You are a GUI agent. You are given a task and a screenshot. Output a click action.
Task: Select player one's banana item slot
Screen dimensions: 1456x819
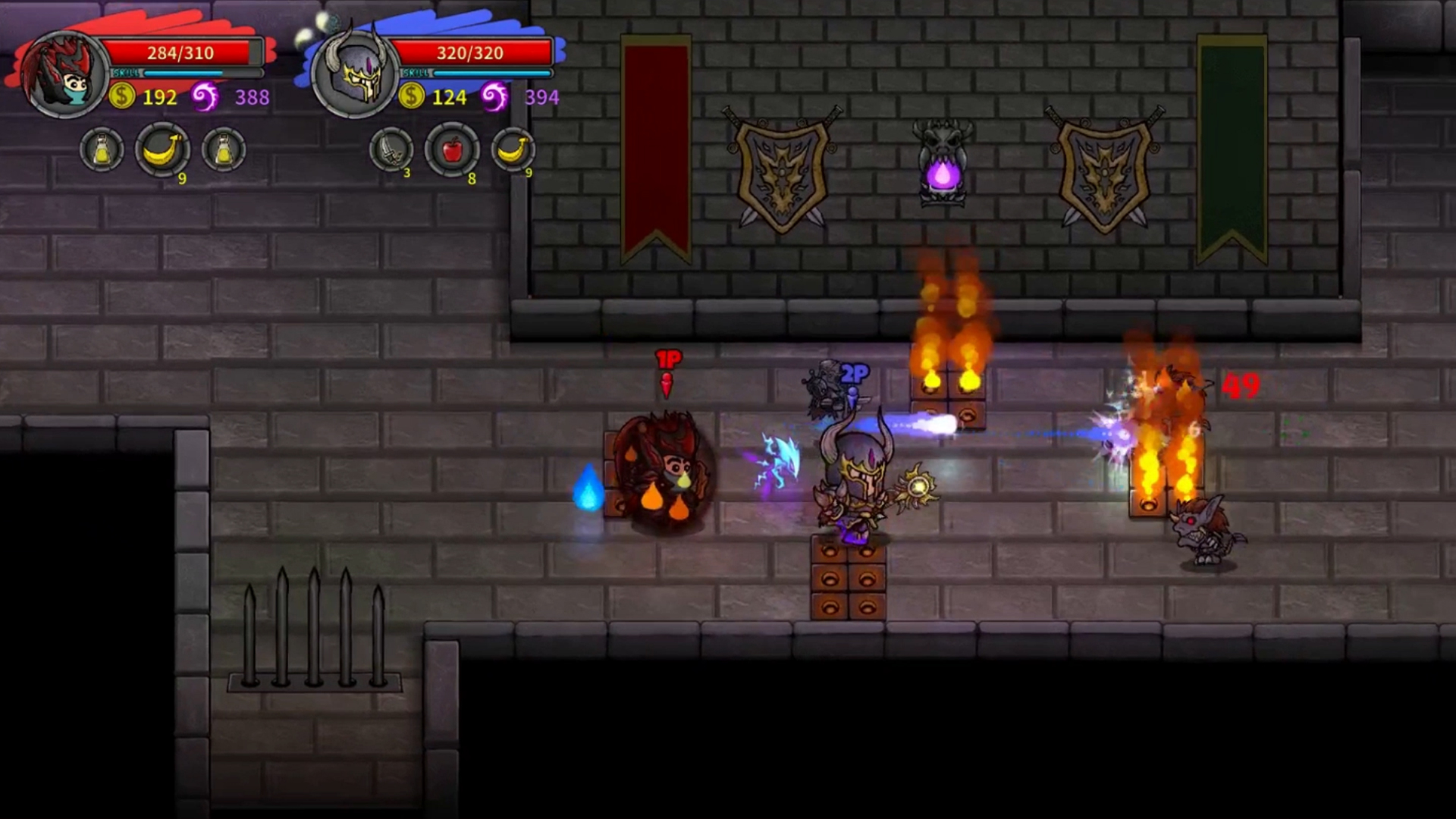(x=162, y=149)
